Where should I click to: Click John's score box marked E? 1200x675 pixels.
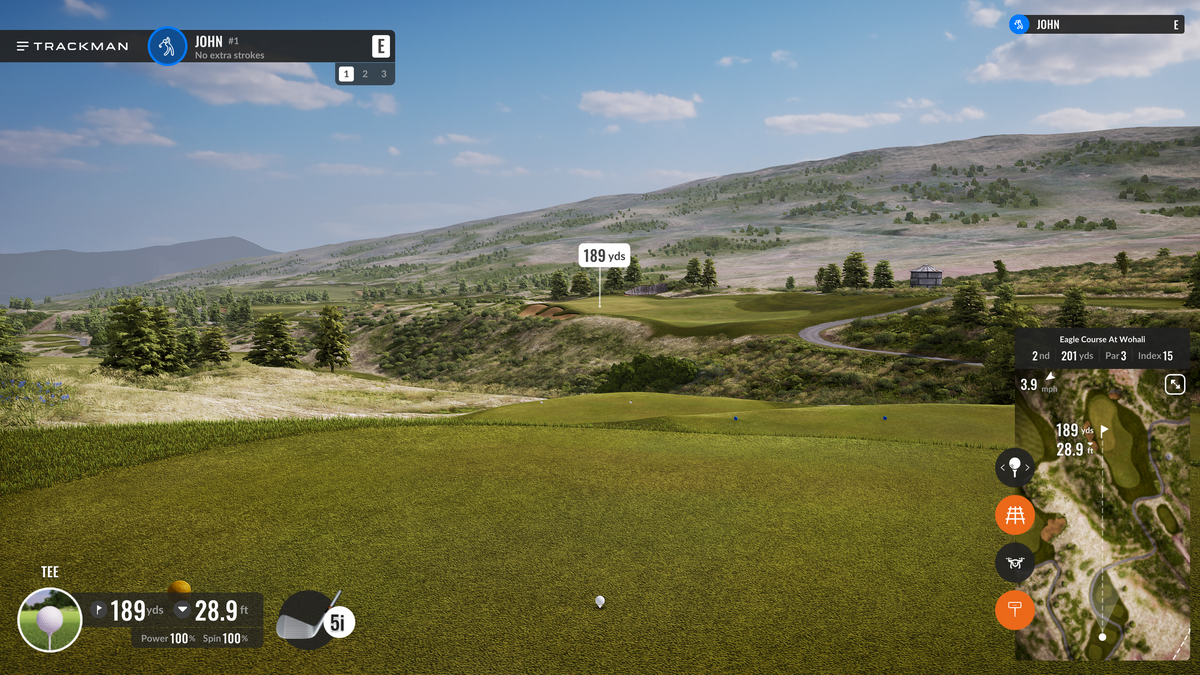click(x=380, y=46)
